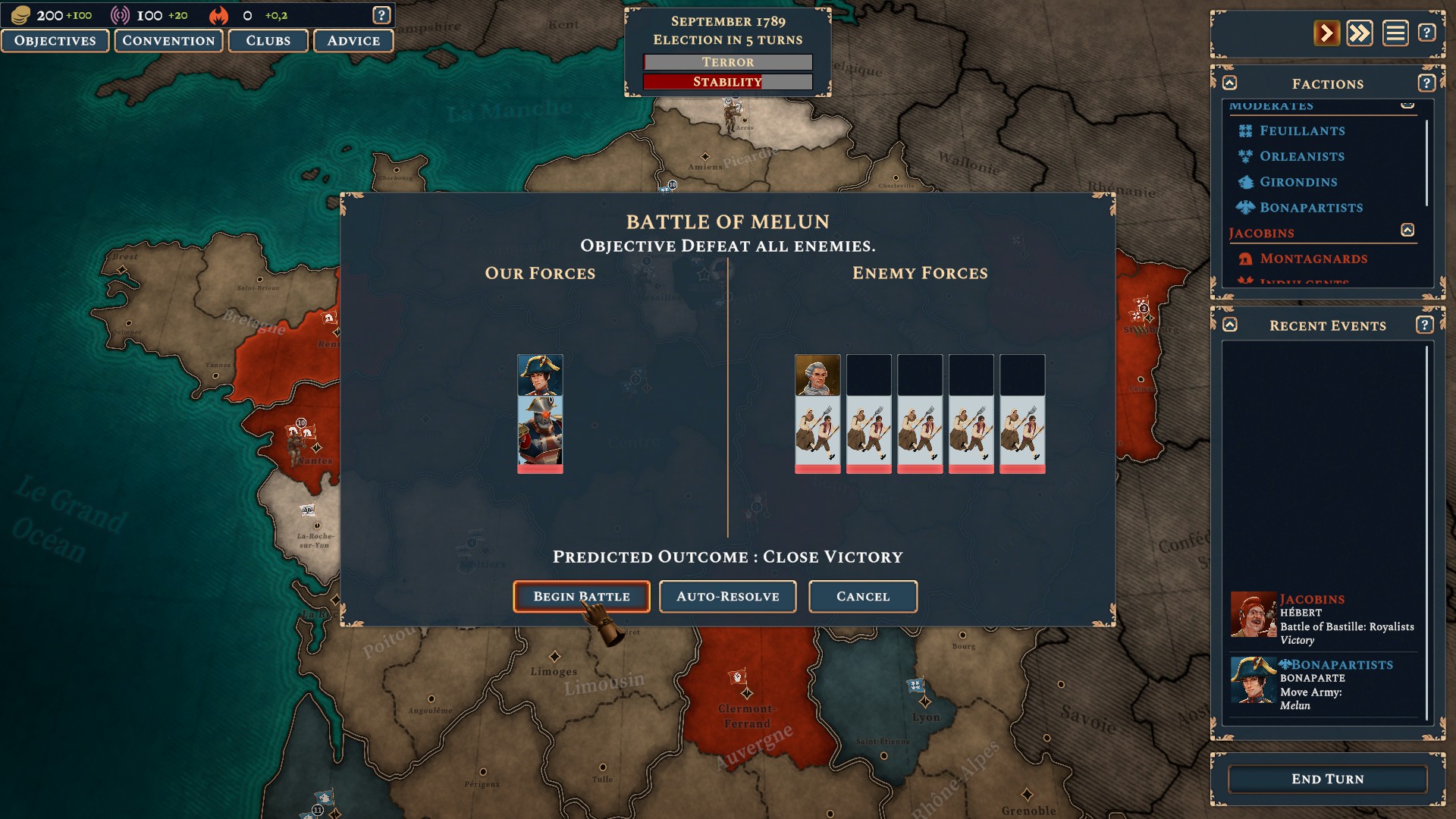Cancel the battle dialog
The height and width of the screenshot is (819, 1456).
point(862,596)
